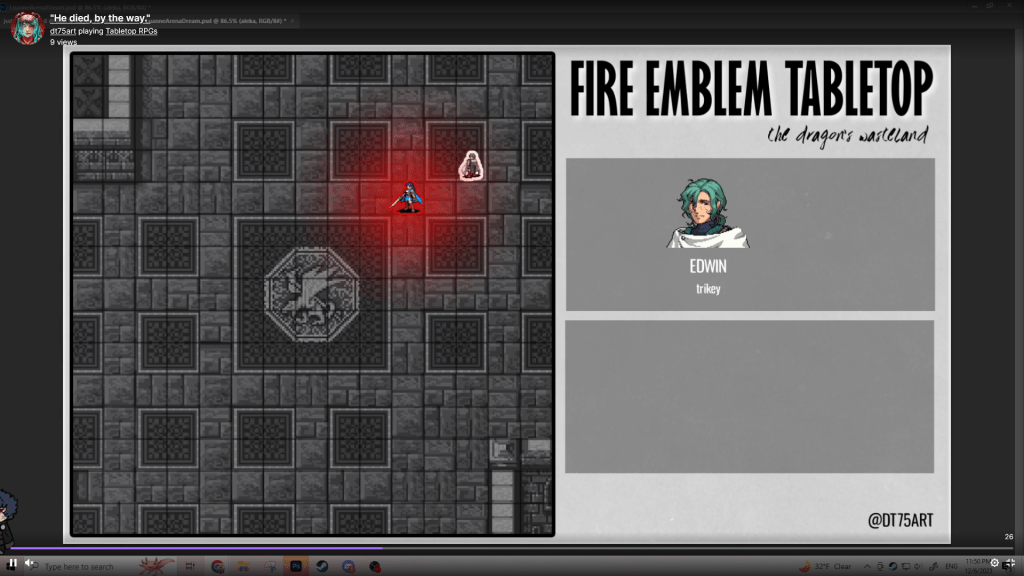Click the streamer's avatar picture

click(x=27, y=28)
